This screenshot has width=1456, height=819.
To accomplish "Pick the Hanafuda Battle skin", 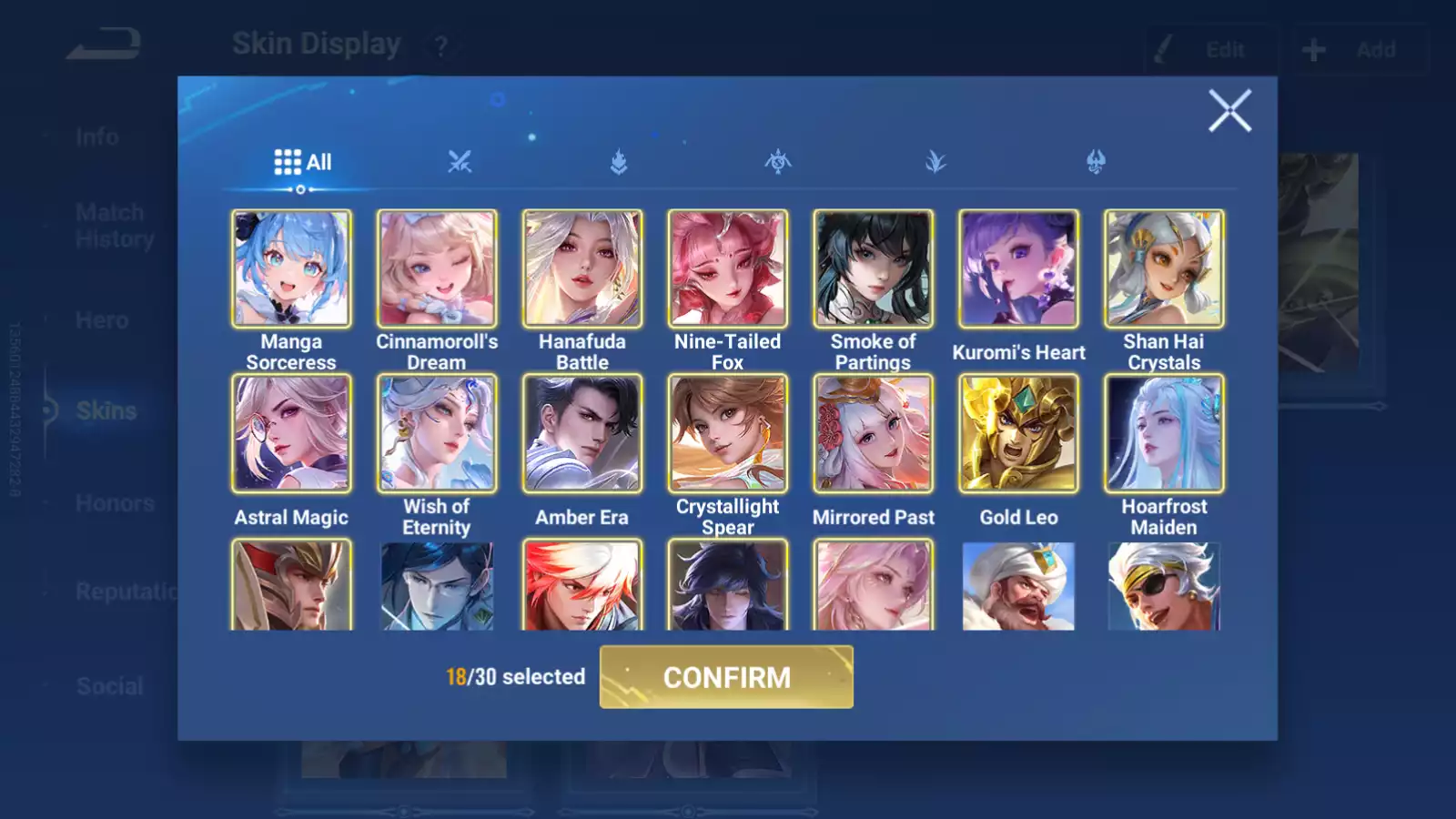I will [582, 269].
